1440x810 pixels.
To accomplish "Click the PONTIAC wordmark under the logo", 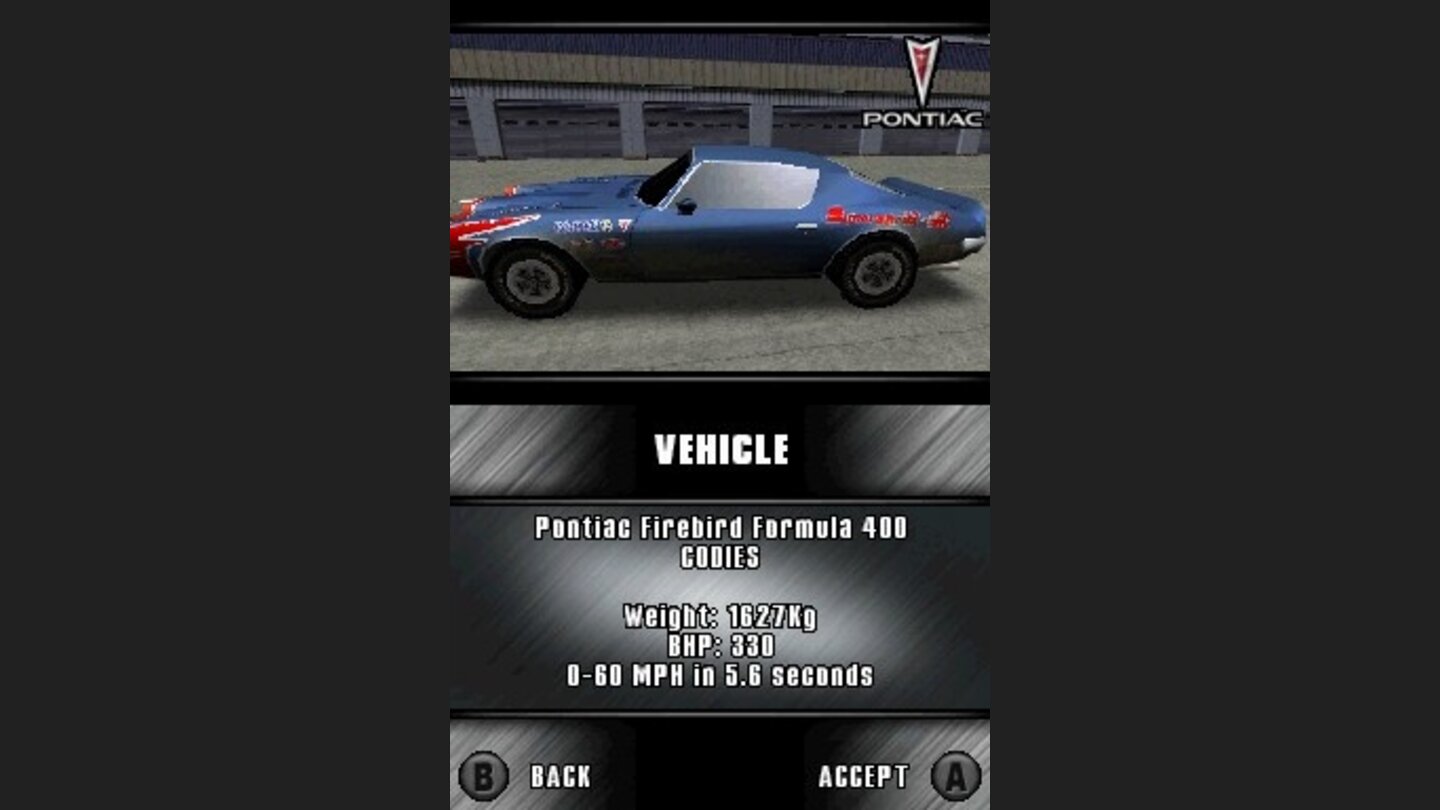I will [922, 119].
